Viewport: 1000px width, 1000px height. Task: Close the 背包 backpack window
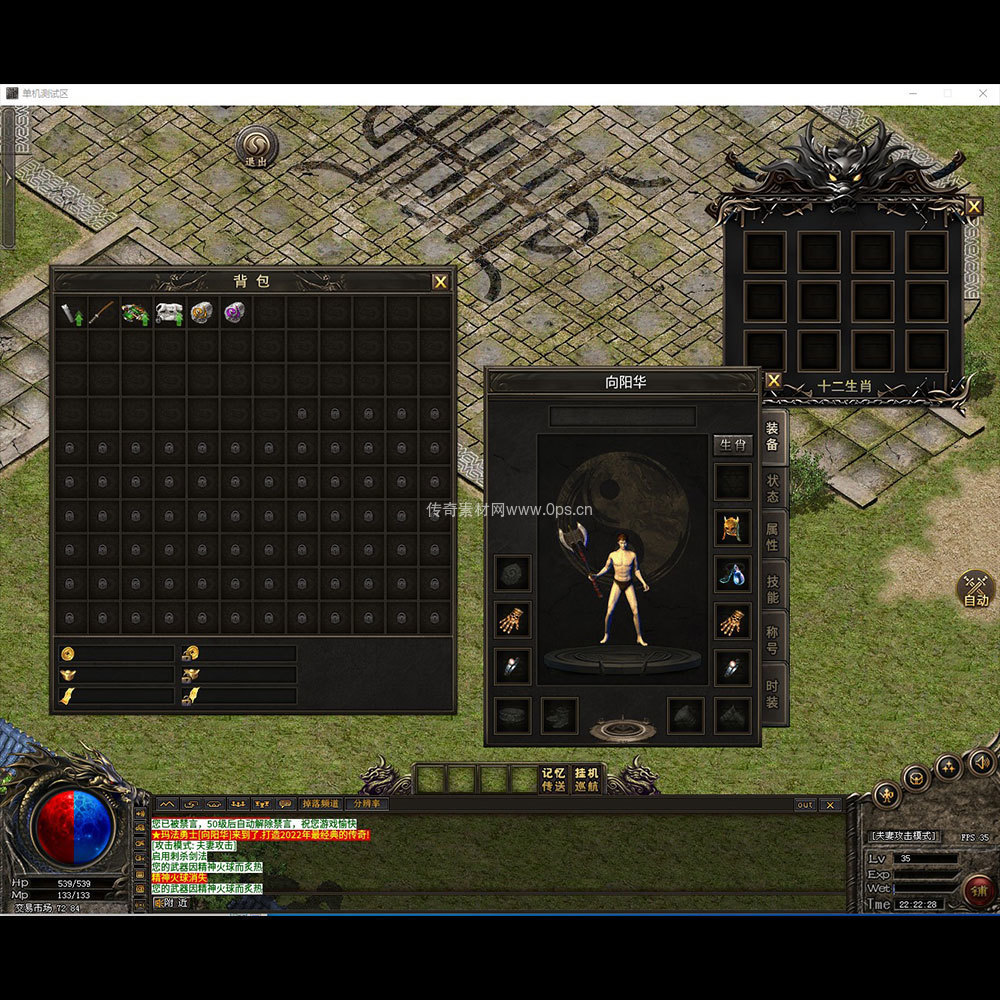coord(440,282)
